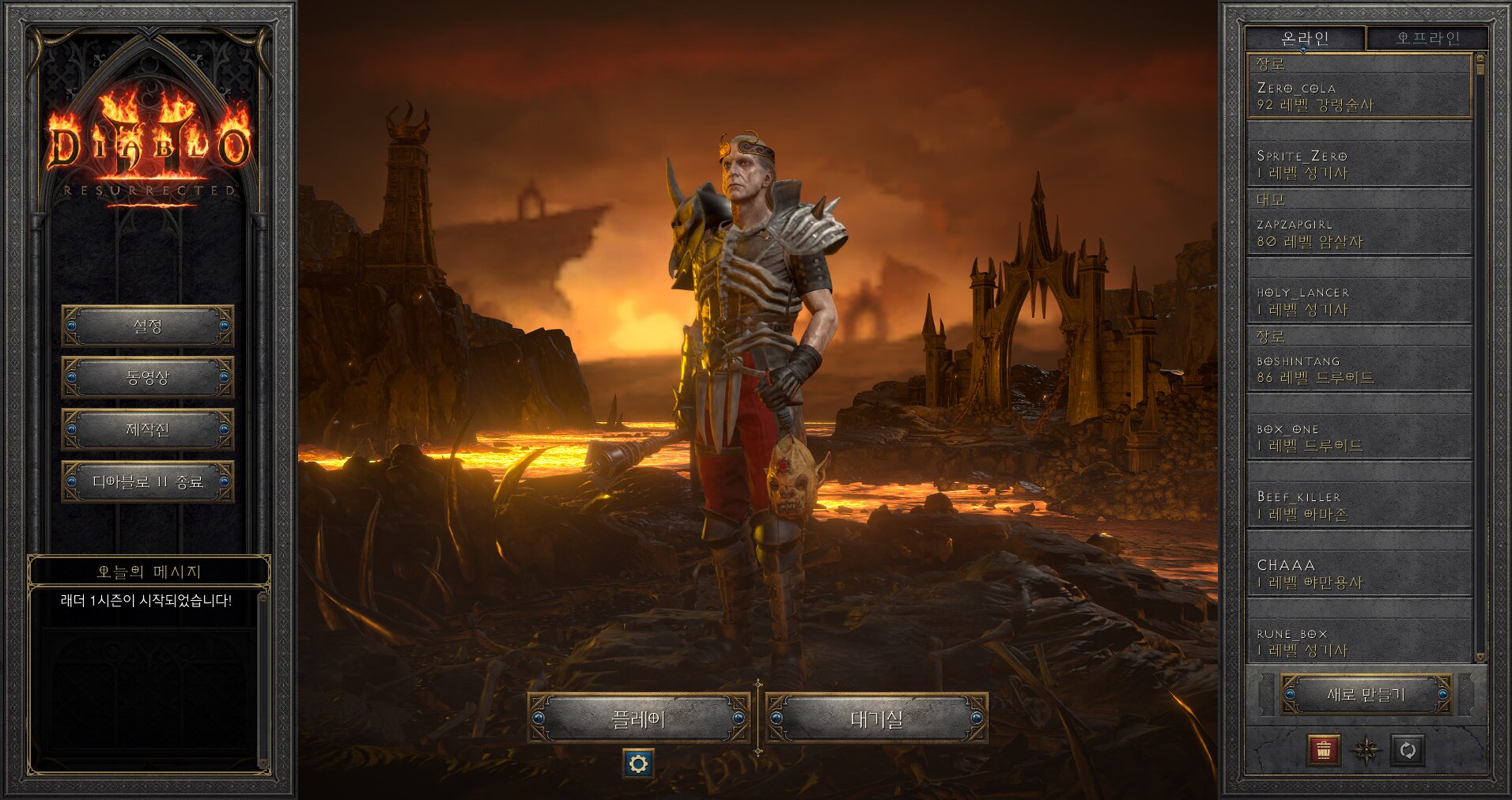Screen dimensions: 1512x800
Task: Click the red trash delete character icon
Action: coord(1324,749)
